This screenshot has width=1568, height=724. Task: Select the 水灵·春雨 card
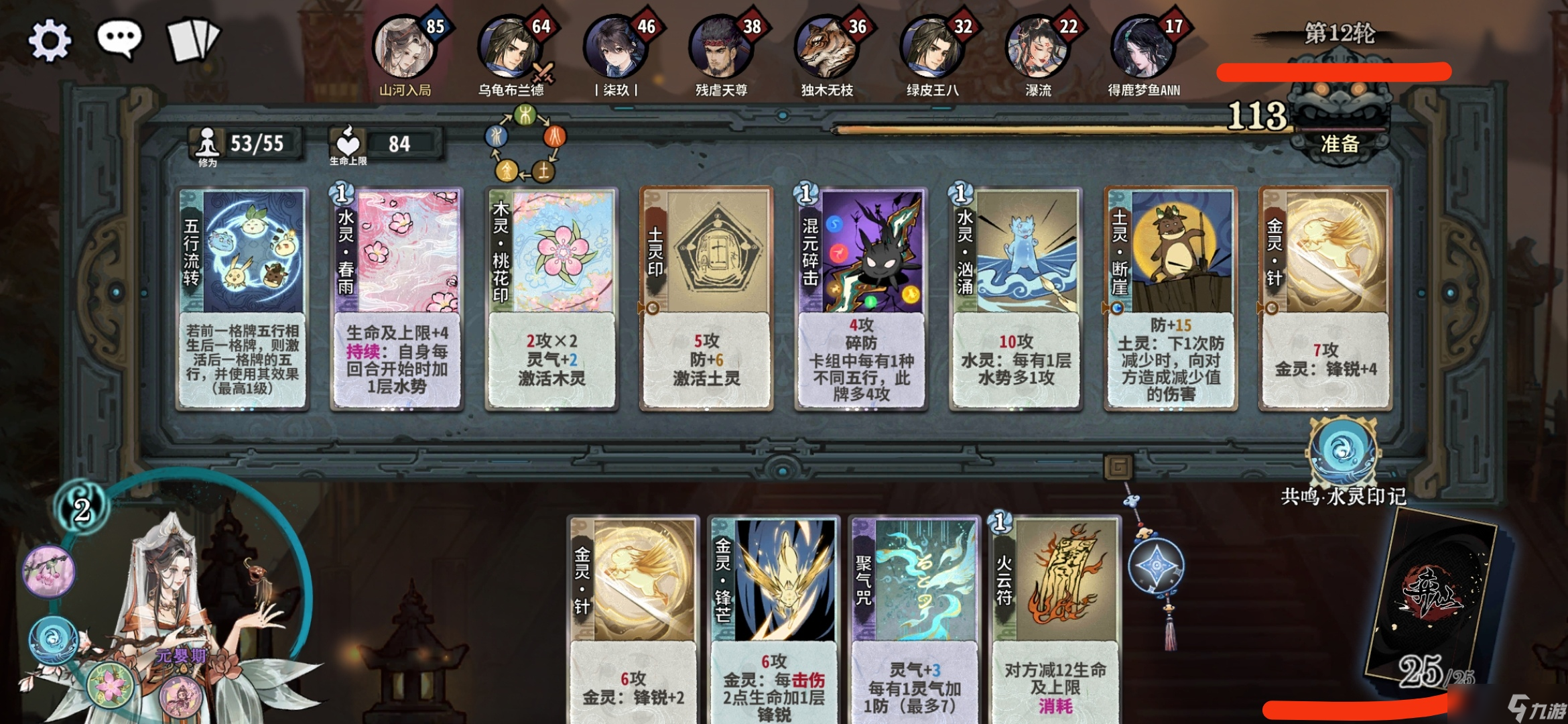click(397, 298)
